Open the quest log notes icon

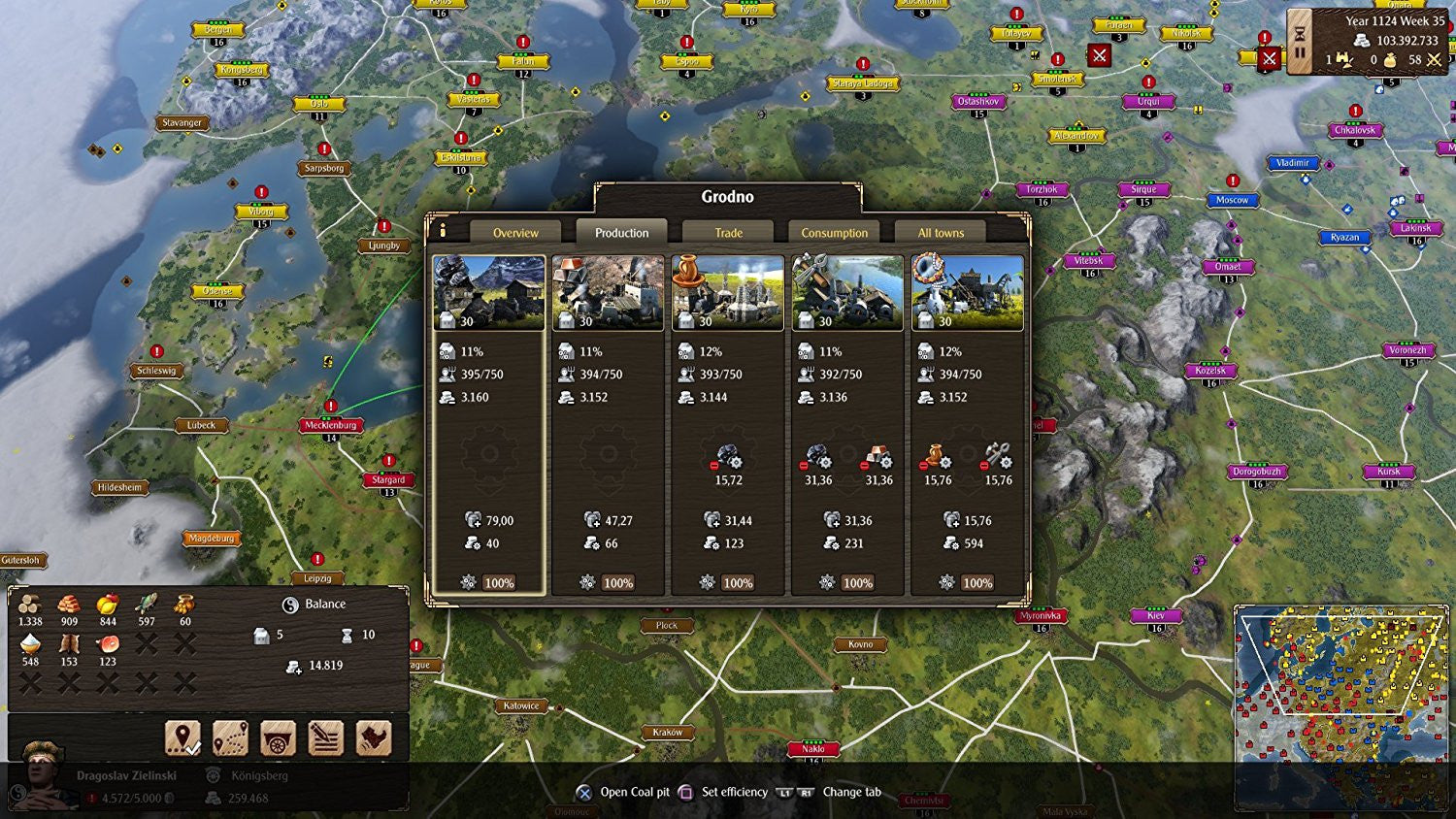click(325, 738)
